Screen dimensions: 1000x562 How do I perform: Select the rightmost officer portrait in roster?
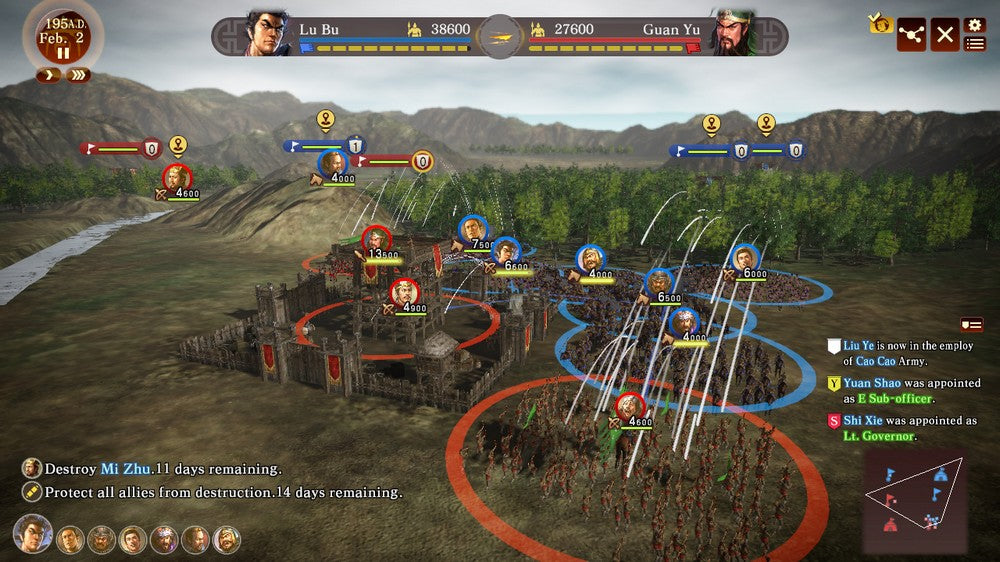[227, 540]
